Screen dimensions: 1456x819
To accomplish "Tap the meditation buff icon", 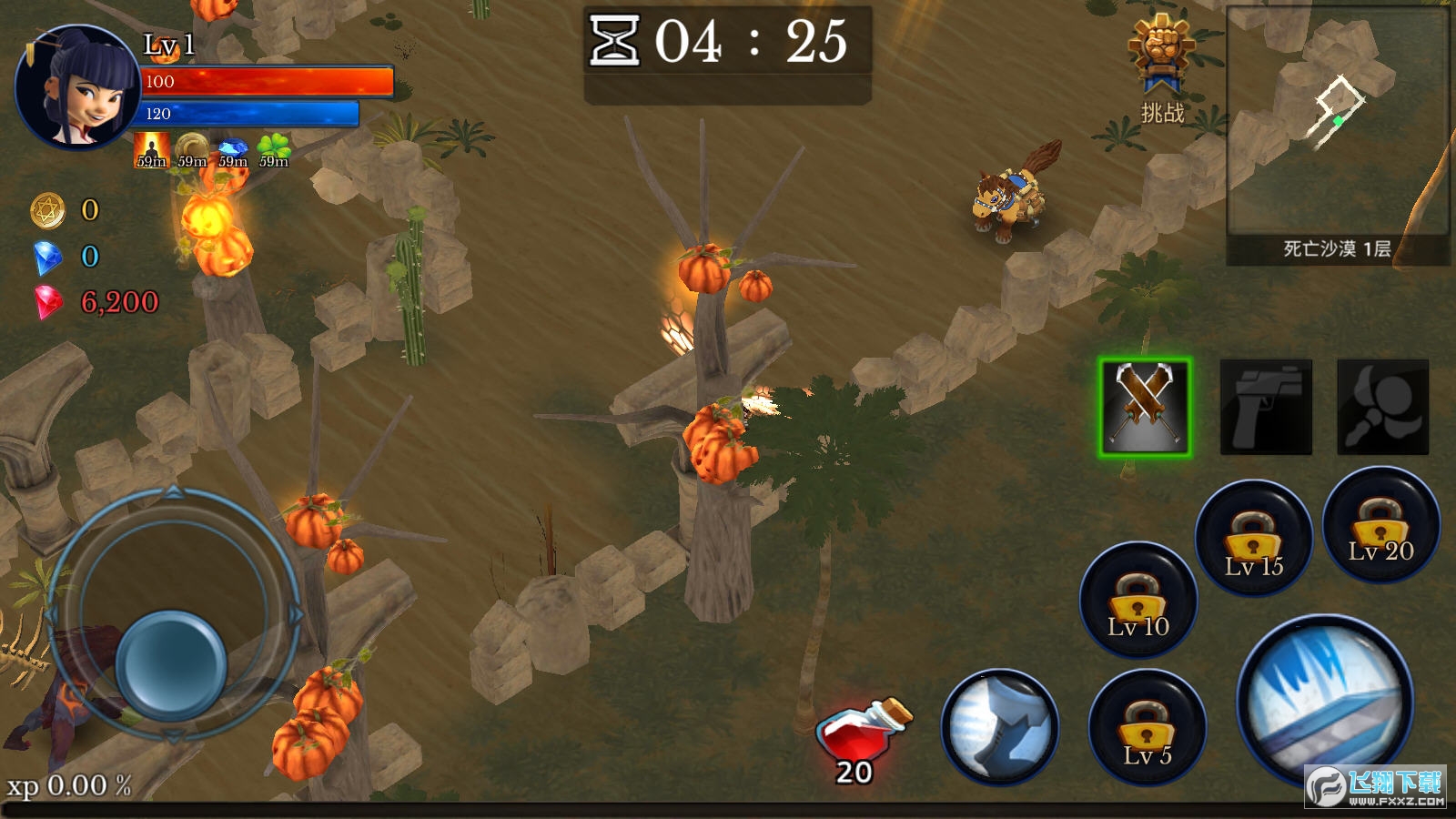I will [151, 150].
